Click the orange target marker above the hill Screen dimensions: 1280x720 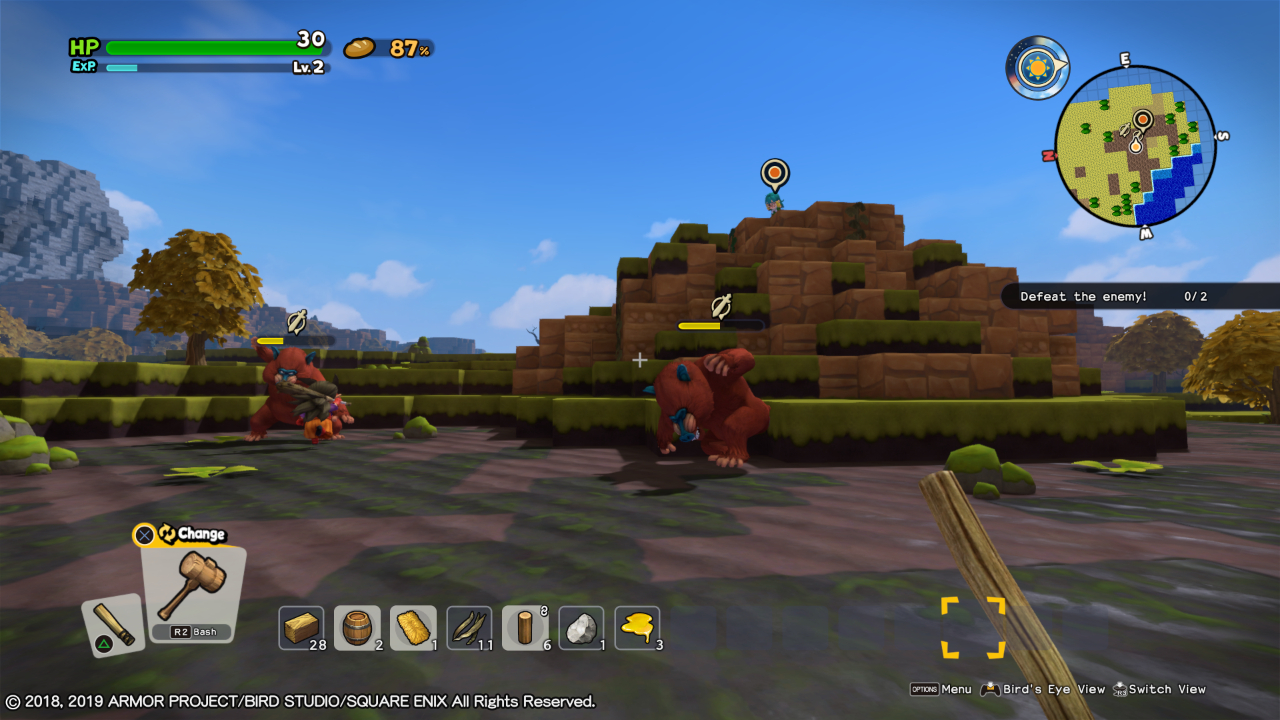(x=775, y=174)
